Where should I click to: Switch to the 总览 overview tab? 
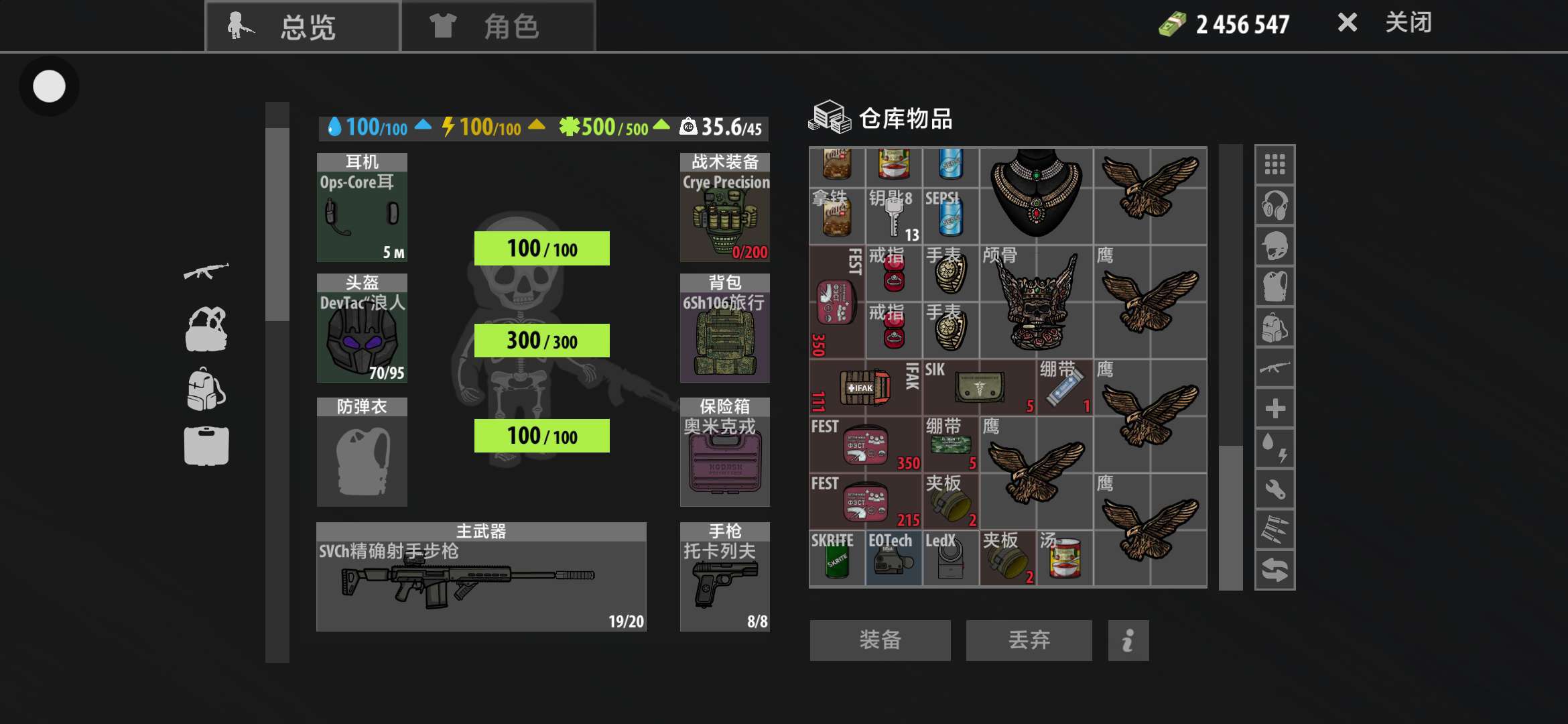303,27
